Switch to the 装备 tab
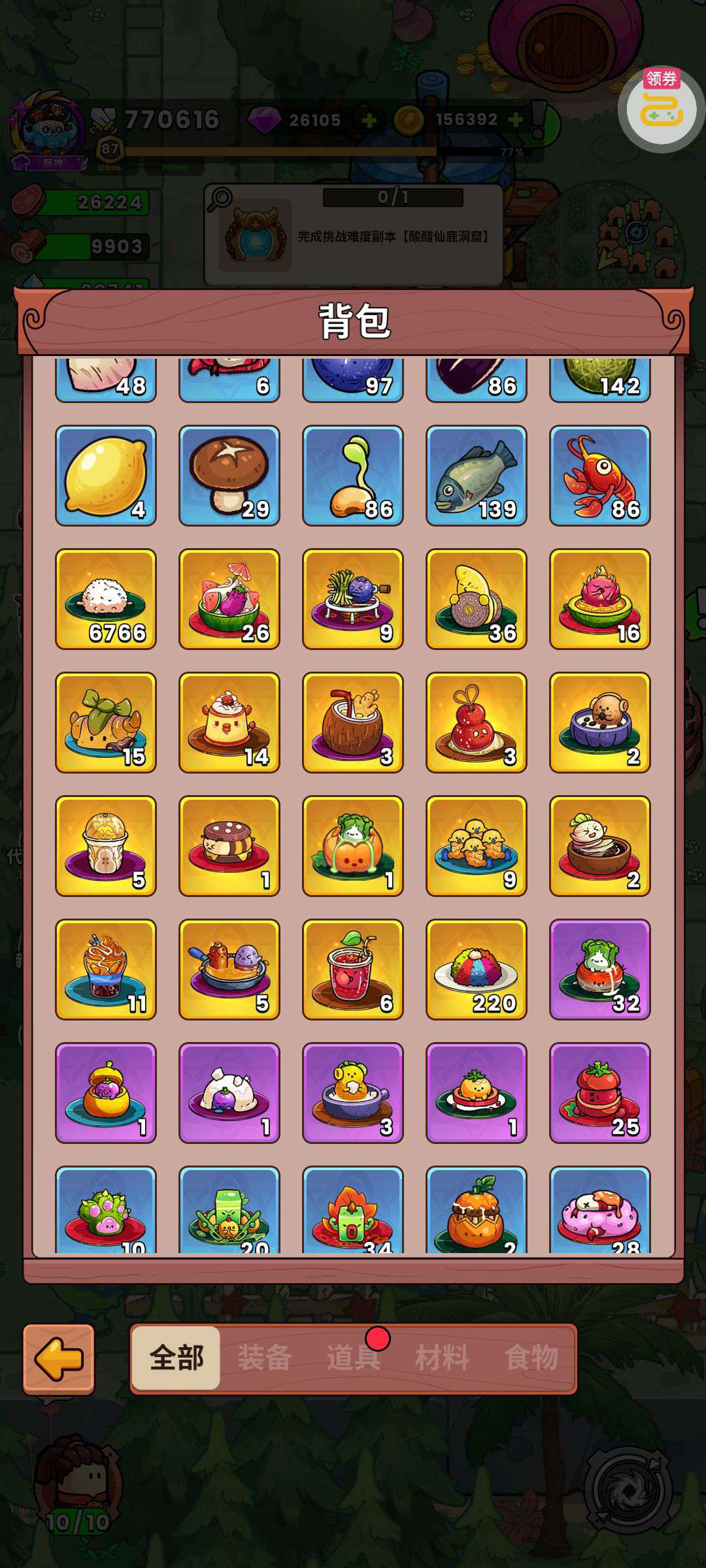Screen dimensions: 706x1568 tap(264, 1358)
